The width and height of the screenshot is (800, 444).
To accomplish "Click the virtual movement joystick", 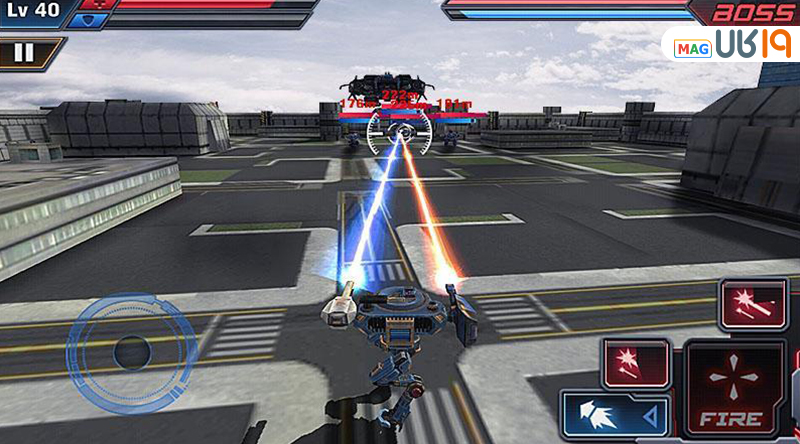I will tap(130, 350).
